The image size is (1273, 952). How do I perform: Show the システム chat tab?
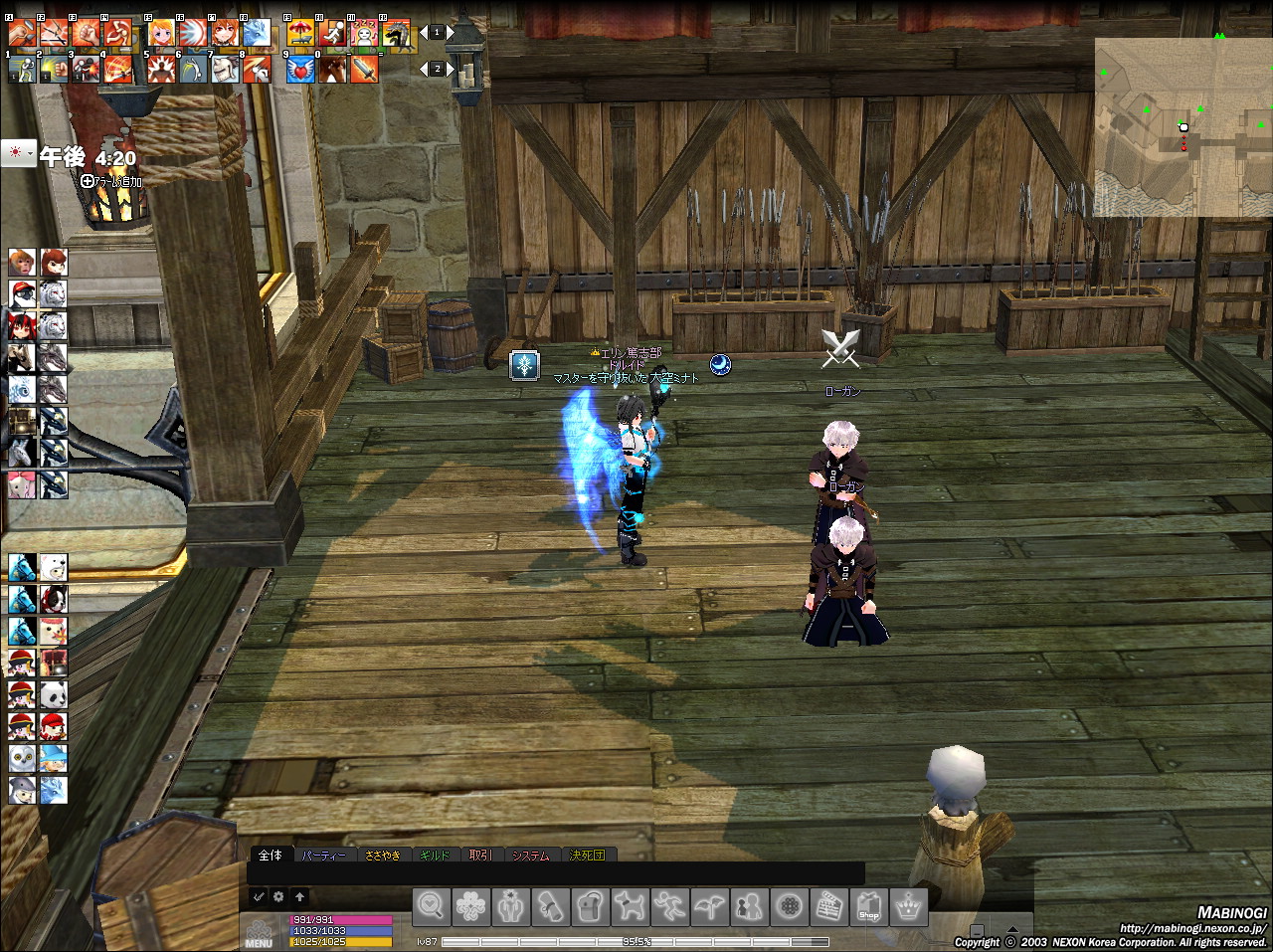tap(530, 855)
